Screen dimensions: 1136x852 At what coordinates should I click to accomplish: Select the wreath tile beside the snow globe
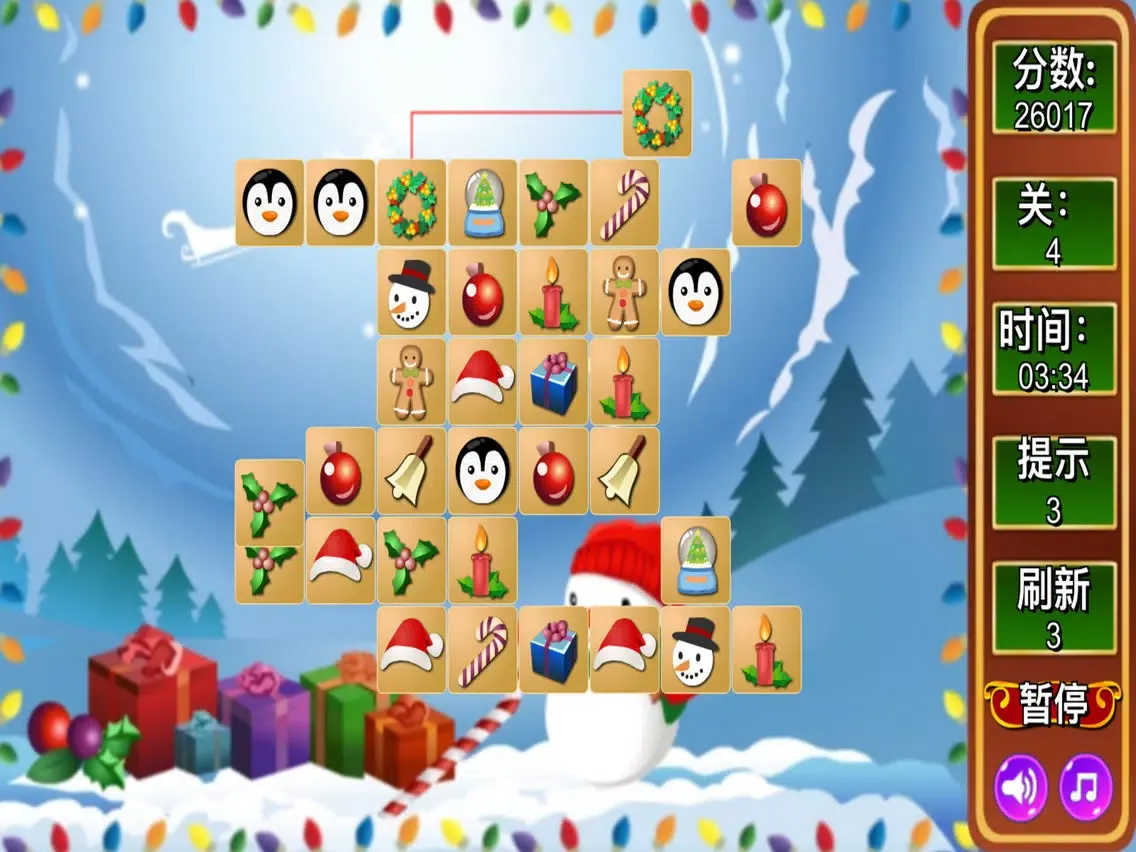tap(412, 203)
